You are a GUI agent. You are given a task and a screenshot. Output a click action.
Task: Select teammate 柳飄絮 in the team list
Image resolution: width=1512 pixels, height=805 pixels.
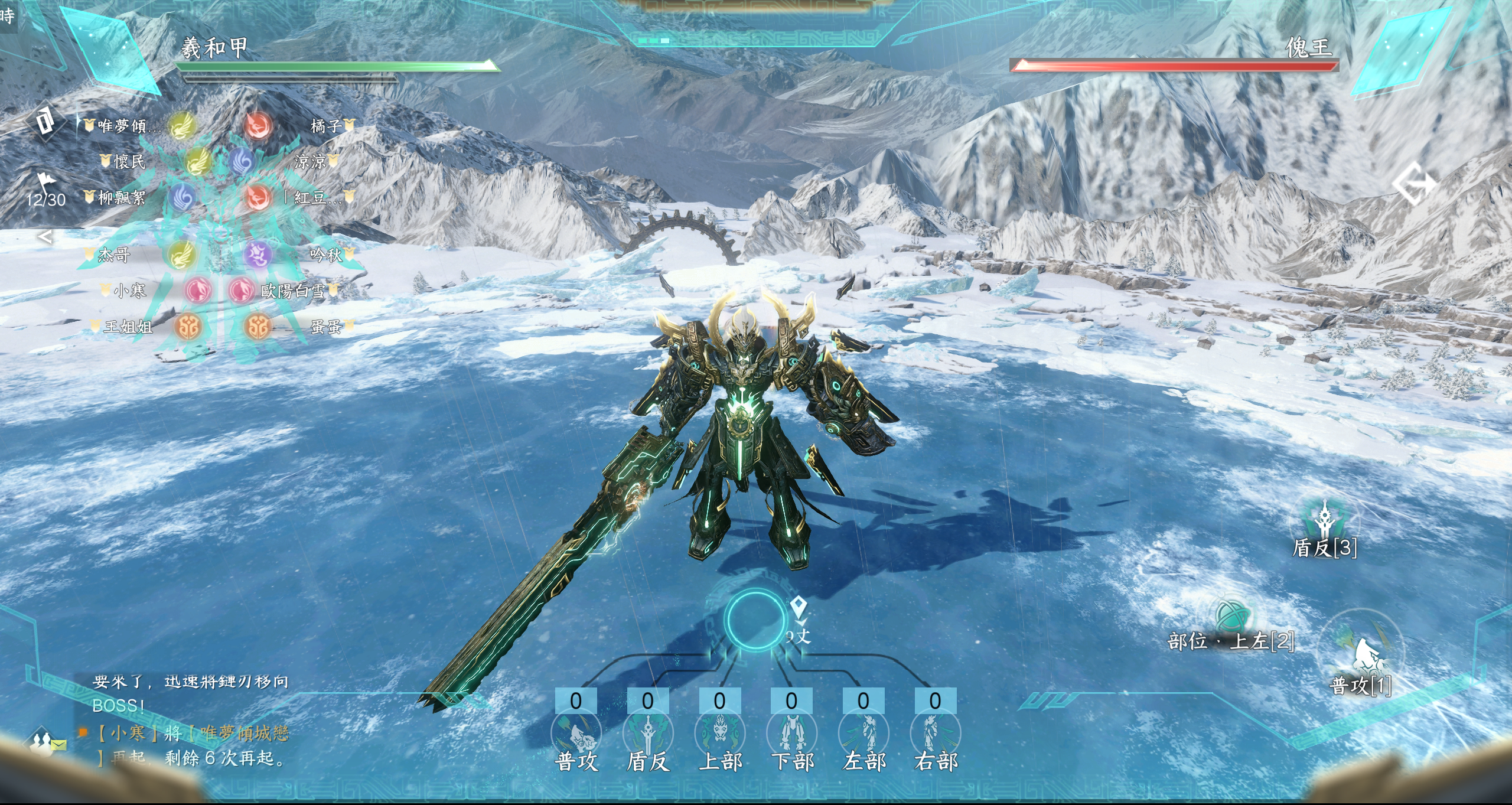[121, 197]
